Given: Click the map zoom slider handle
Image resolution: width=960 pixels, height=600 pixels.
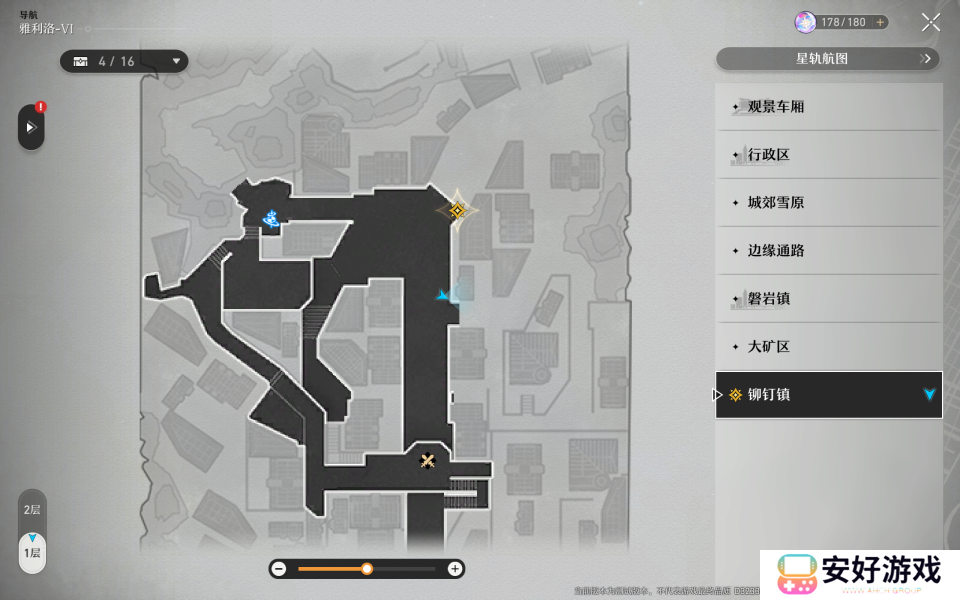Looking at the screenshot, I should (367, 568).
